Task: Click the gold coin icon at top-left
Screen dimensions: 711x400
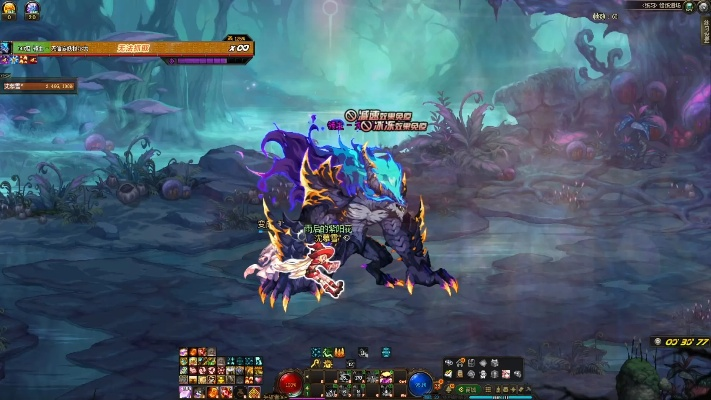Action: point(10,7)
